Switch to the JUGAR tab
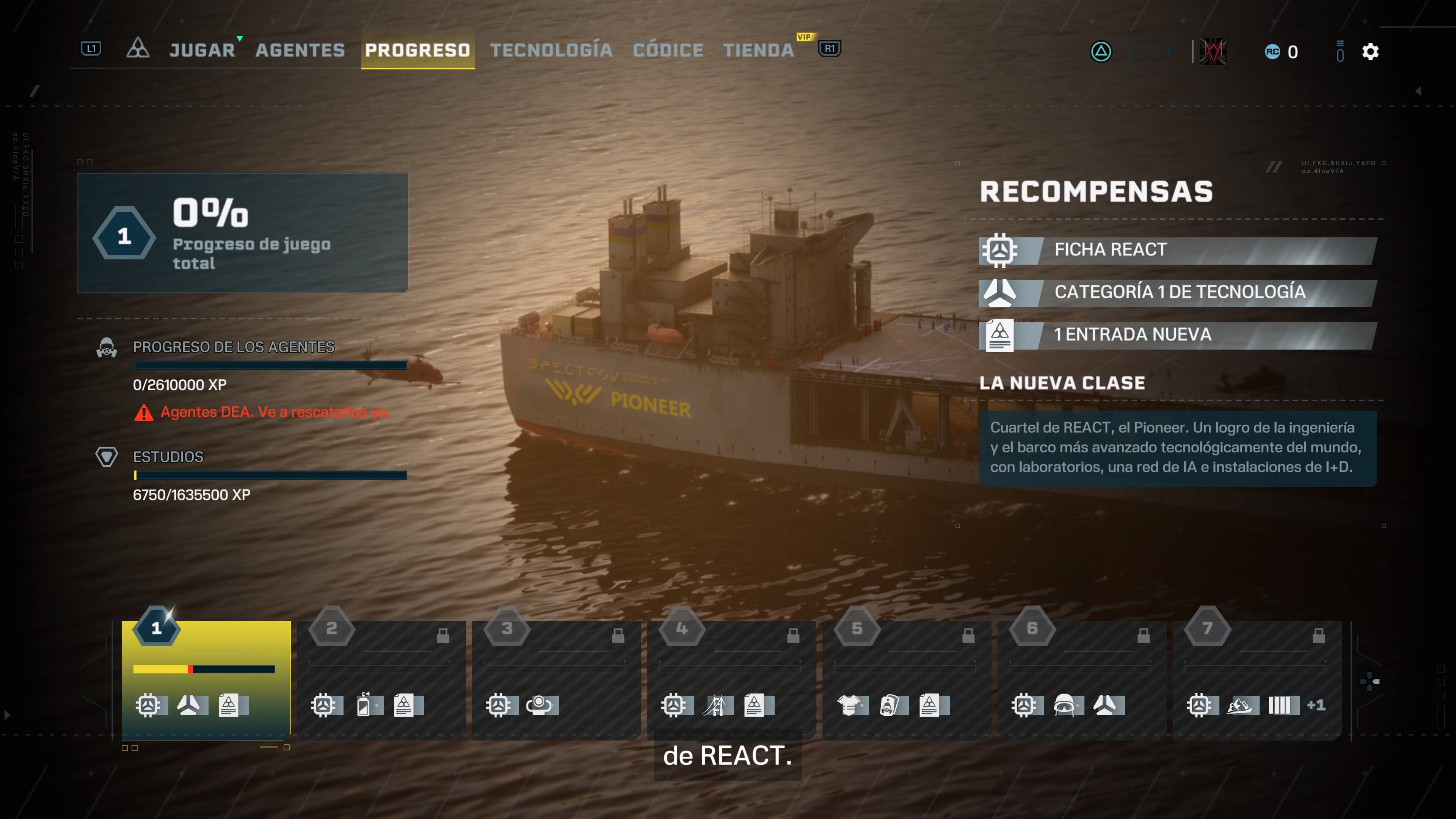 [x=202, y=50]
